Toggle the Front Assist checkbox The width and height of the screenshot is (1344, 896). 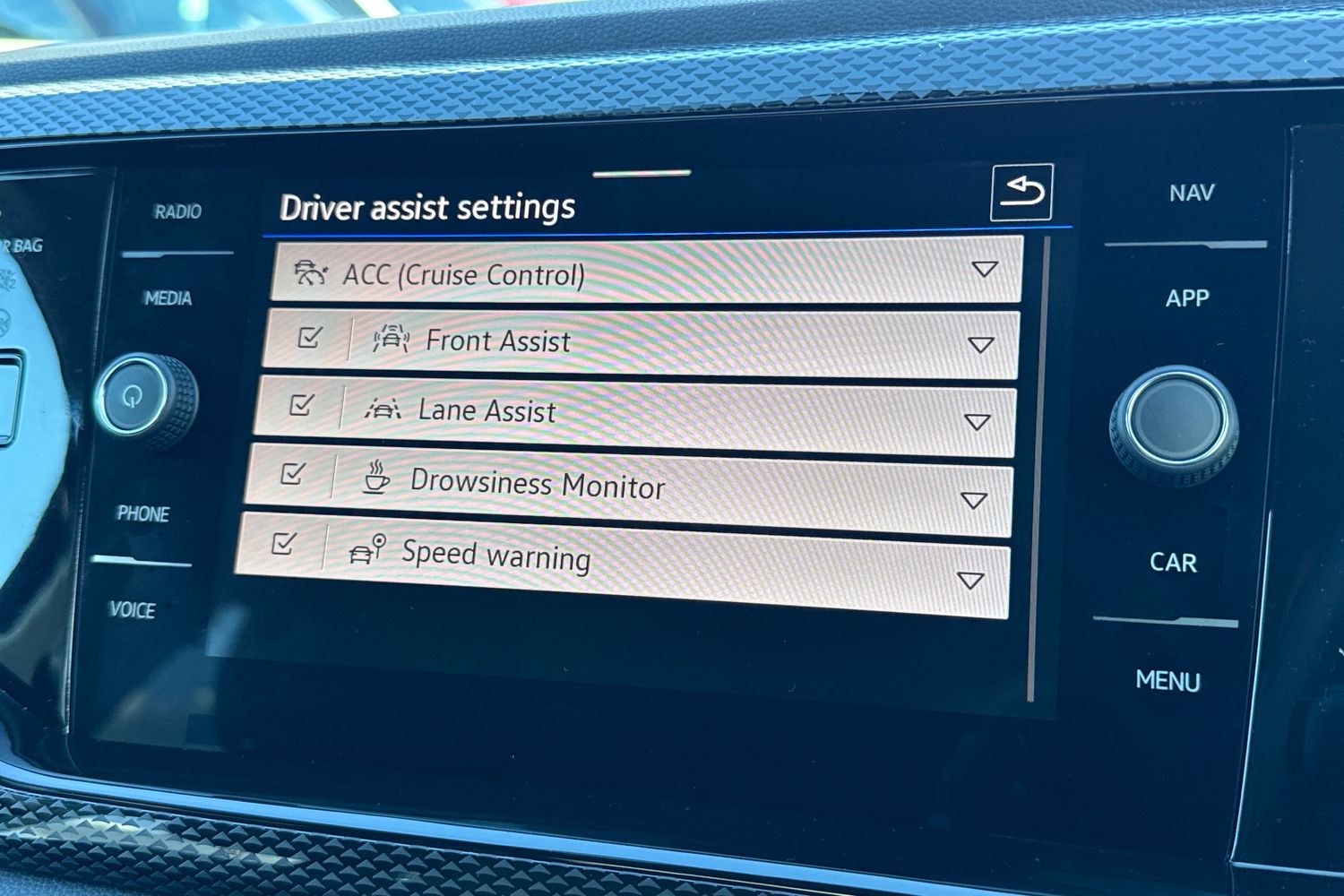310,338
